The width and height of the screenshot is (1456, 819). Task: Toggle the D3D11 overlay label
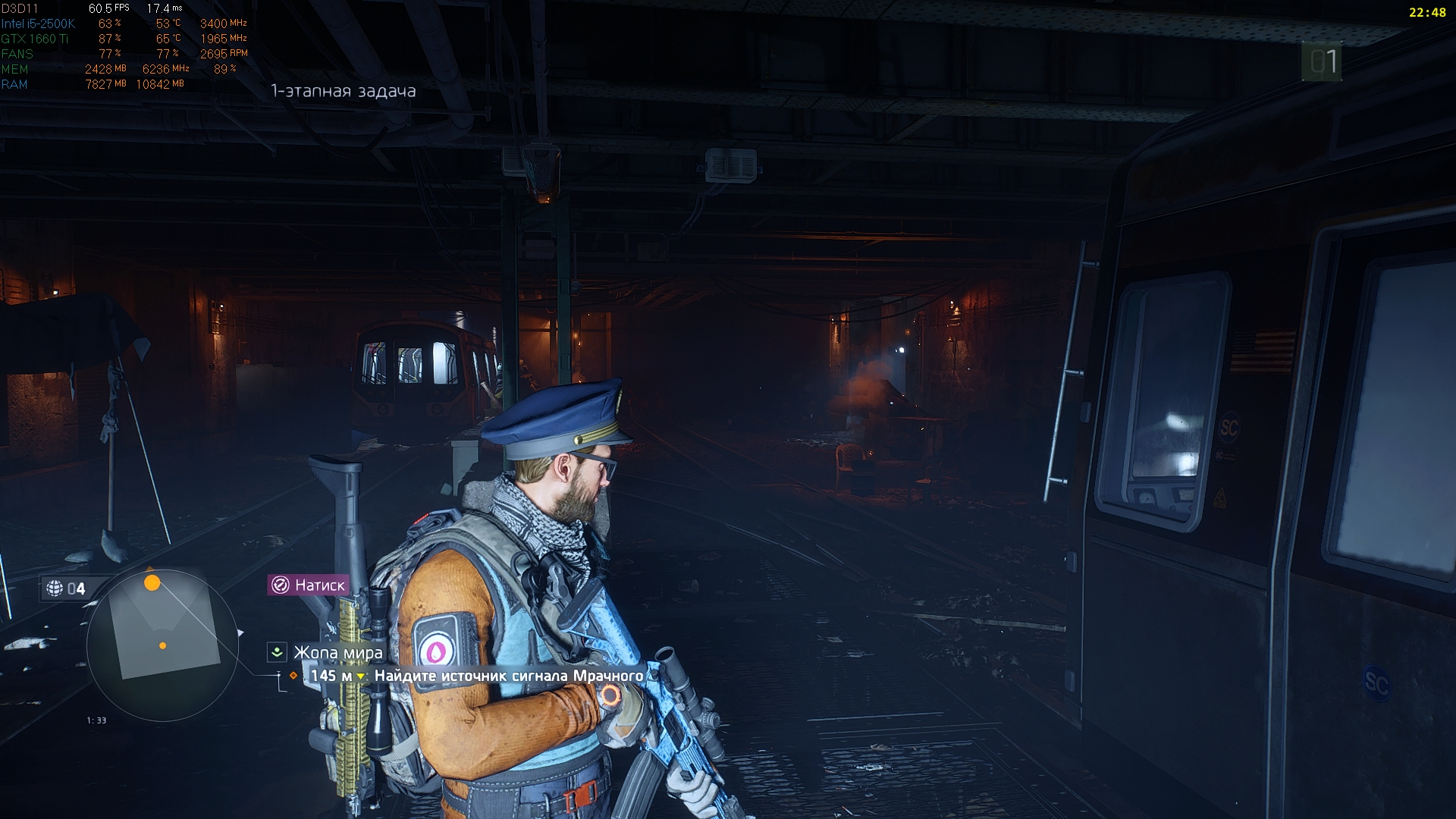tap(21, 8)
